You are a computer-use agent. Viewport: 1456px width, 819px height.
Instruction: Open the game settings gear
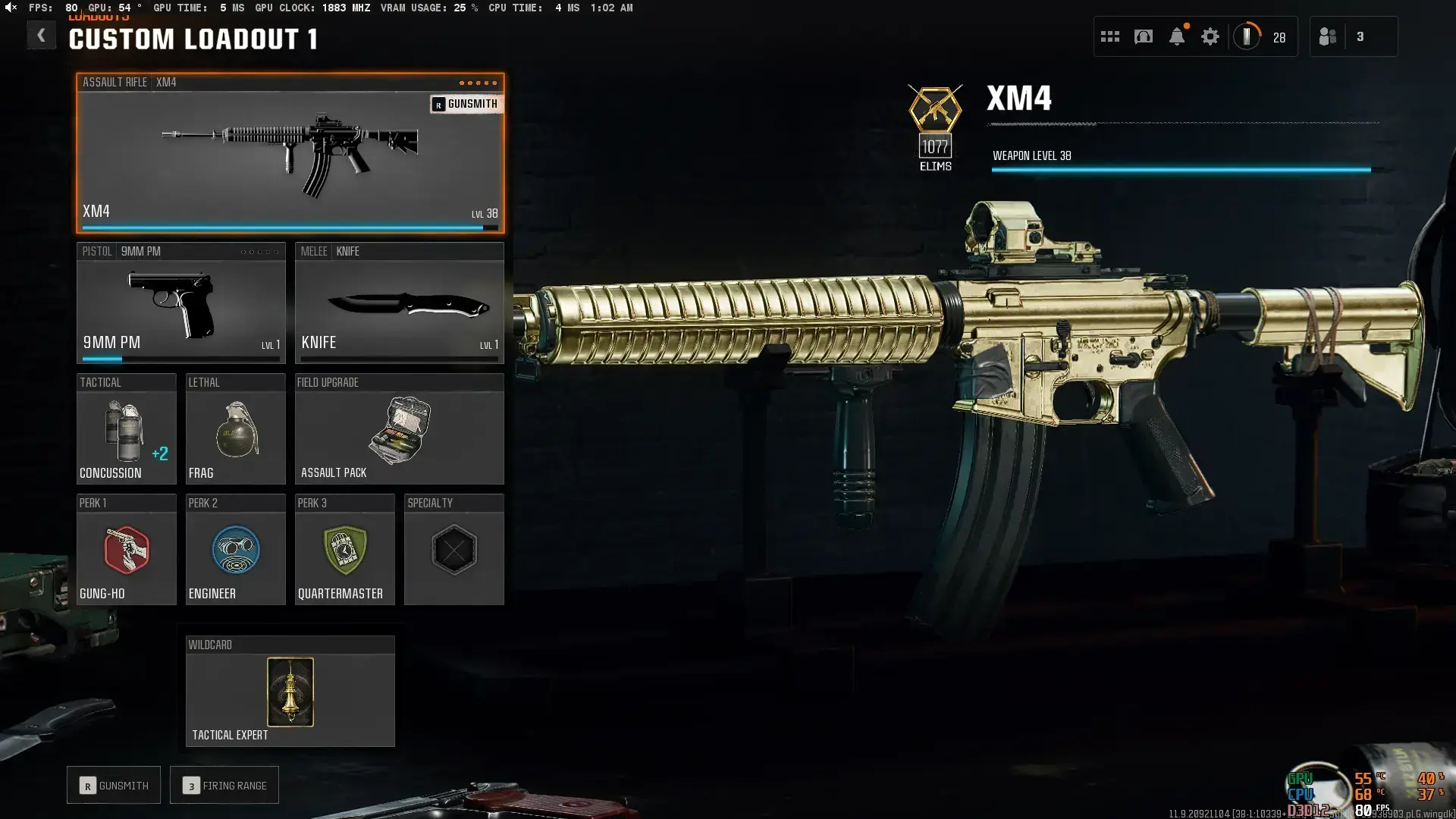[x=1210, y=36]
